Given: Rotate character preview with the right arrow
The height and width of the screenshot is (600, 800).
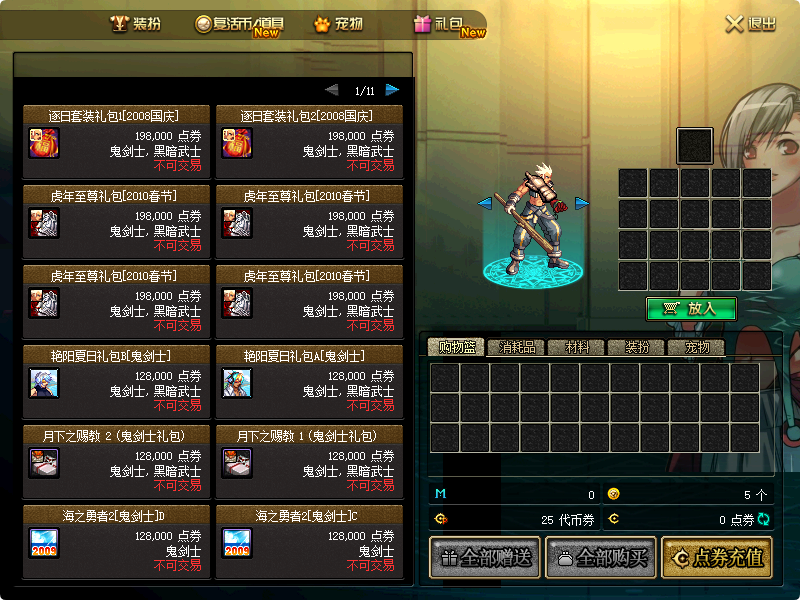Looking at the screenshot, I should 581,203.
